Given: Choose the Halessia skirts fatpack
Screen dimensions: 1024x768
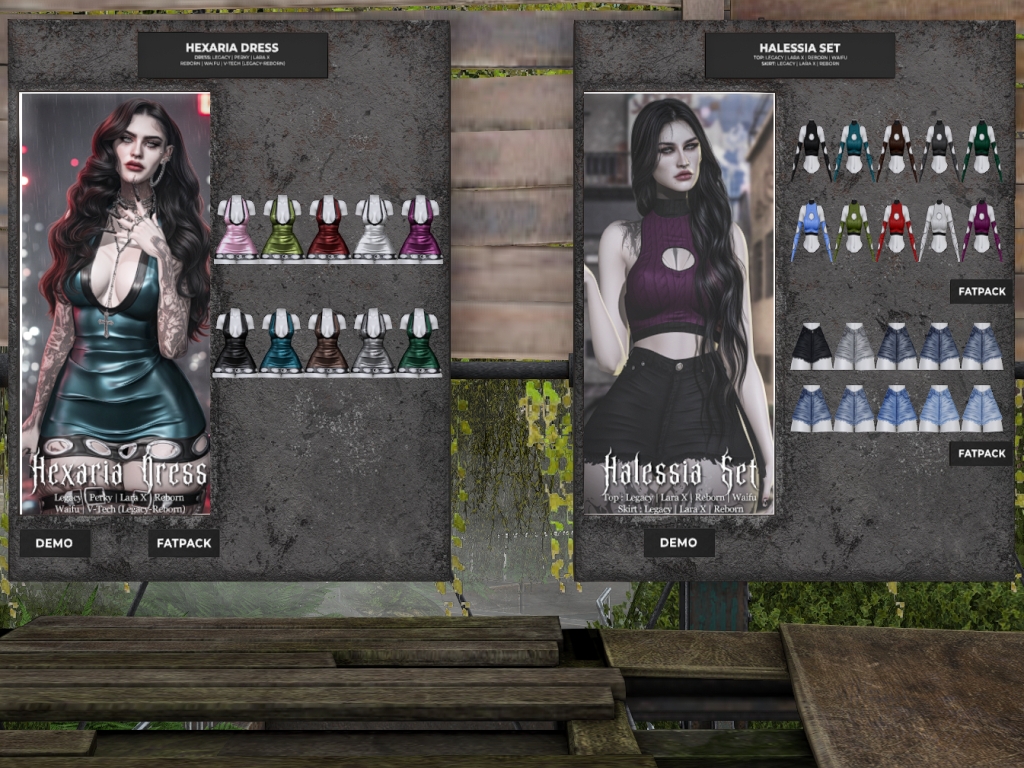Looking at the screenshot, I should pyautogui.click(x=981, y=453).
